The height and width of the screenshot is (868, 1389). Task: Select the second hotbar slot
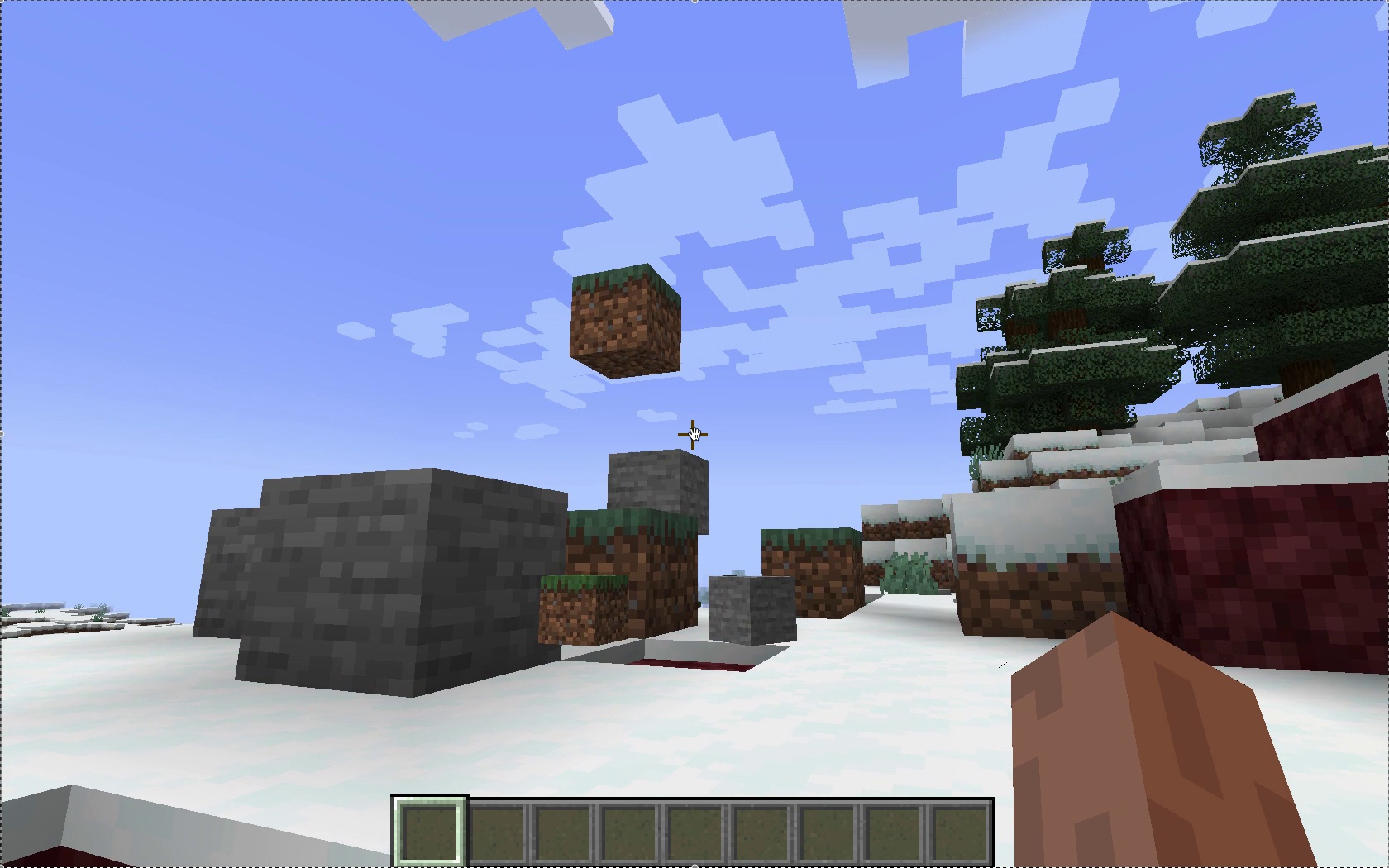[497, 831]
